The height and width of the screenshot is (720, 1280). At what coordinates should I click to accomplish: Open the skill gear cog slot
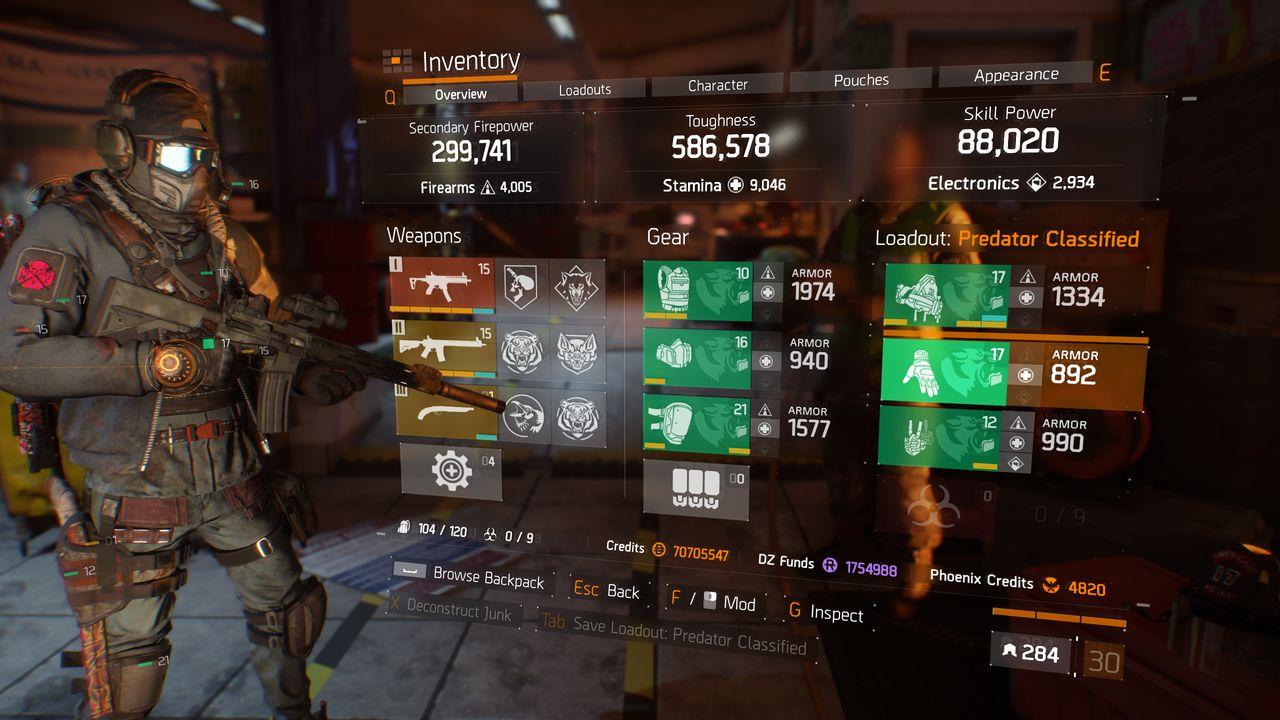point(451,470)
